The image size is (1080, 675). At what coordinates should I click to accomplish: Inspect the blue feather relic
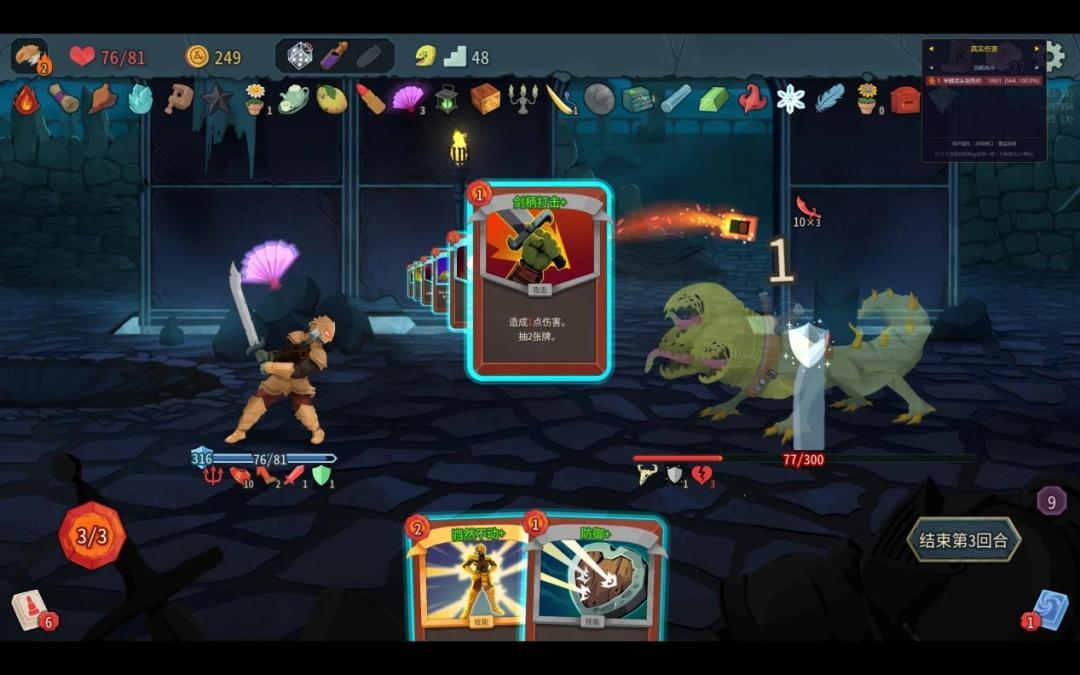tap(829, 98)
